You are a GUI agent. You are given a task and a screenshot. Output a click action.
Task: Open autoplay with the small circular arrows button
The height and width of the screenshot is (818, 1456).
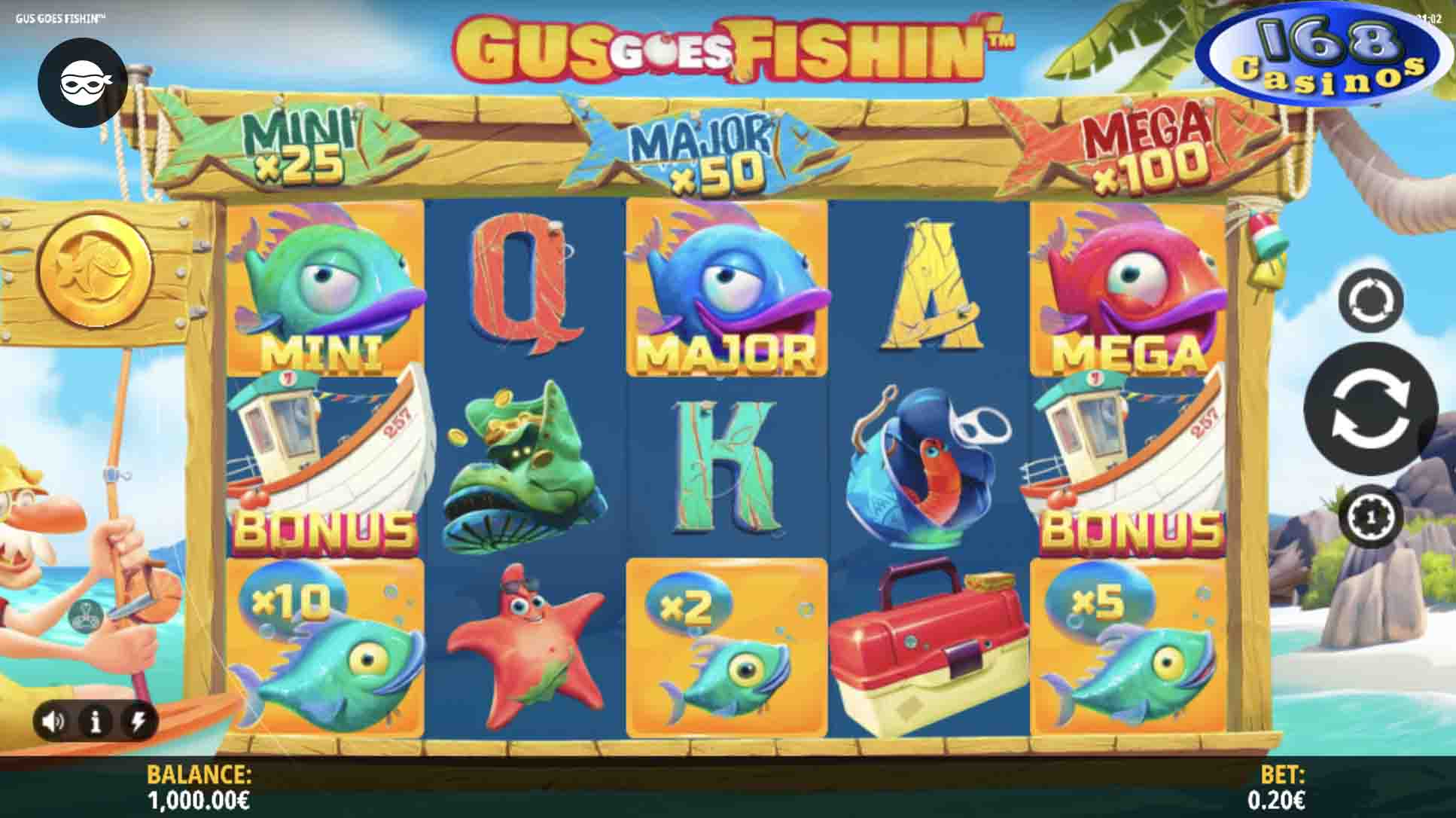(1370, 301)
